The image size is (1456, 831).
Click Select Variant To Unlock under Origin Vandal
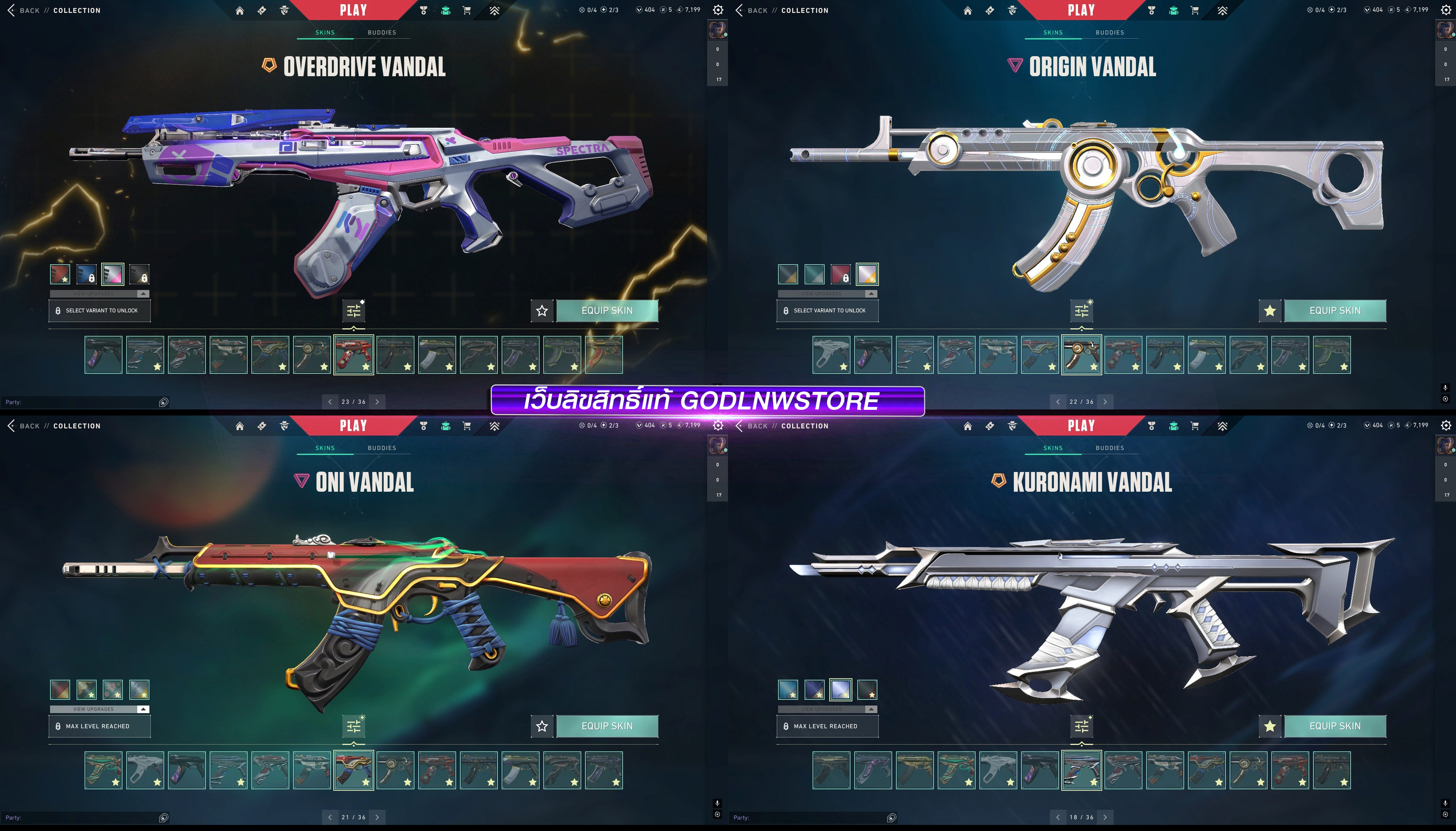point(827,310)
